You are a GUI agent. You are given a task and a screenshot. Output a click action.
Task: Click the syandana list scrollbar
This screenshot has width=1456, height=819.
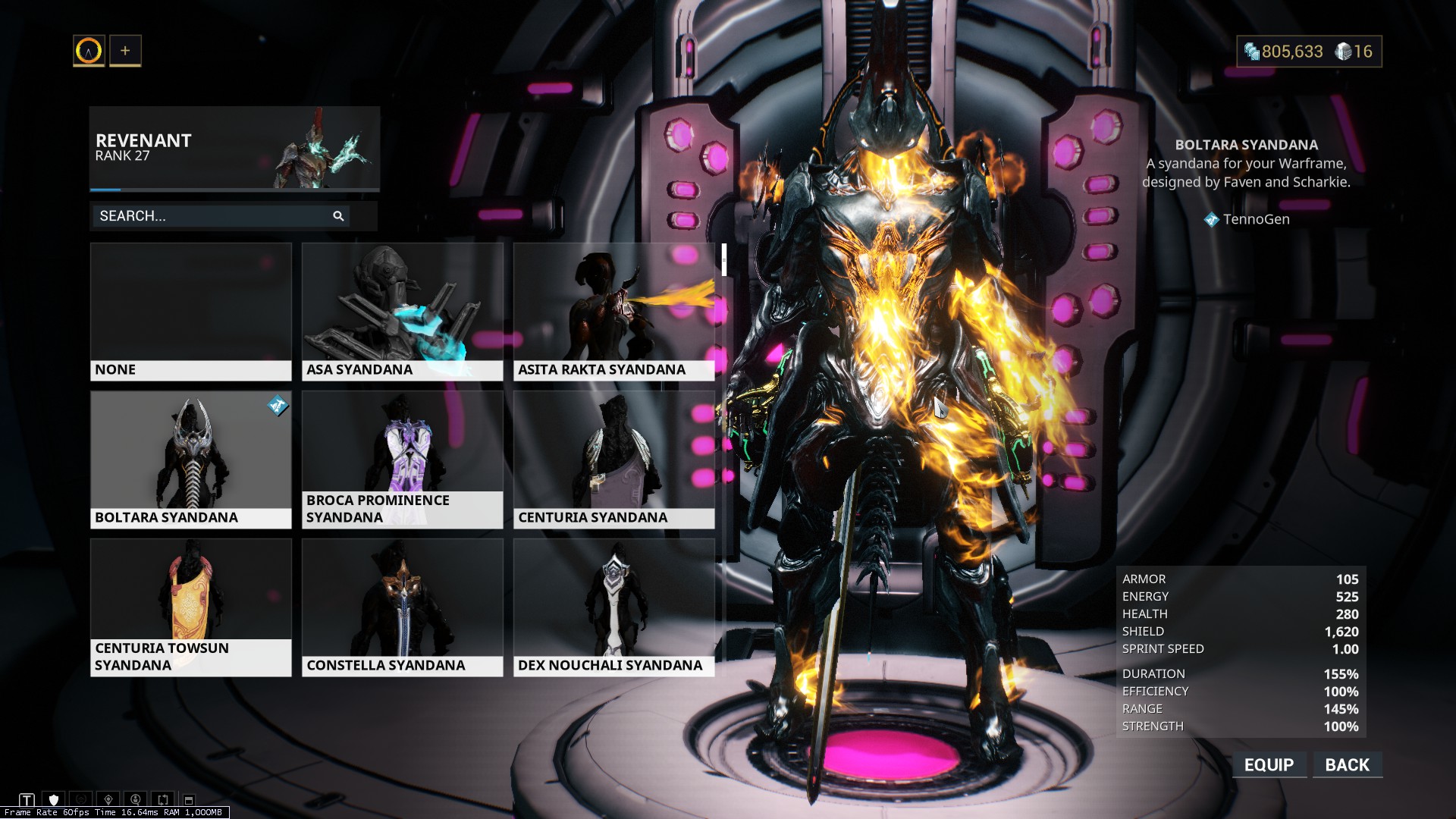coord(724,260)
